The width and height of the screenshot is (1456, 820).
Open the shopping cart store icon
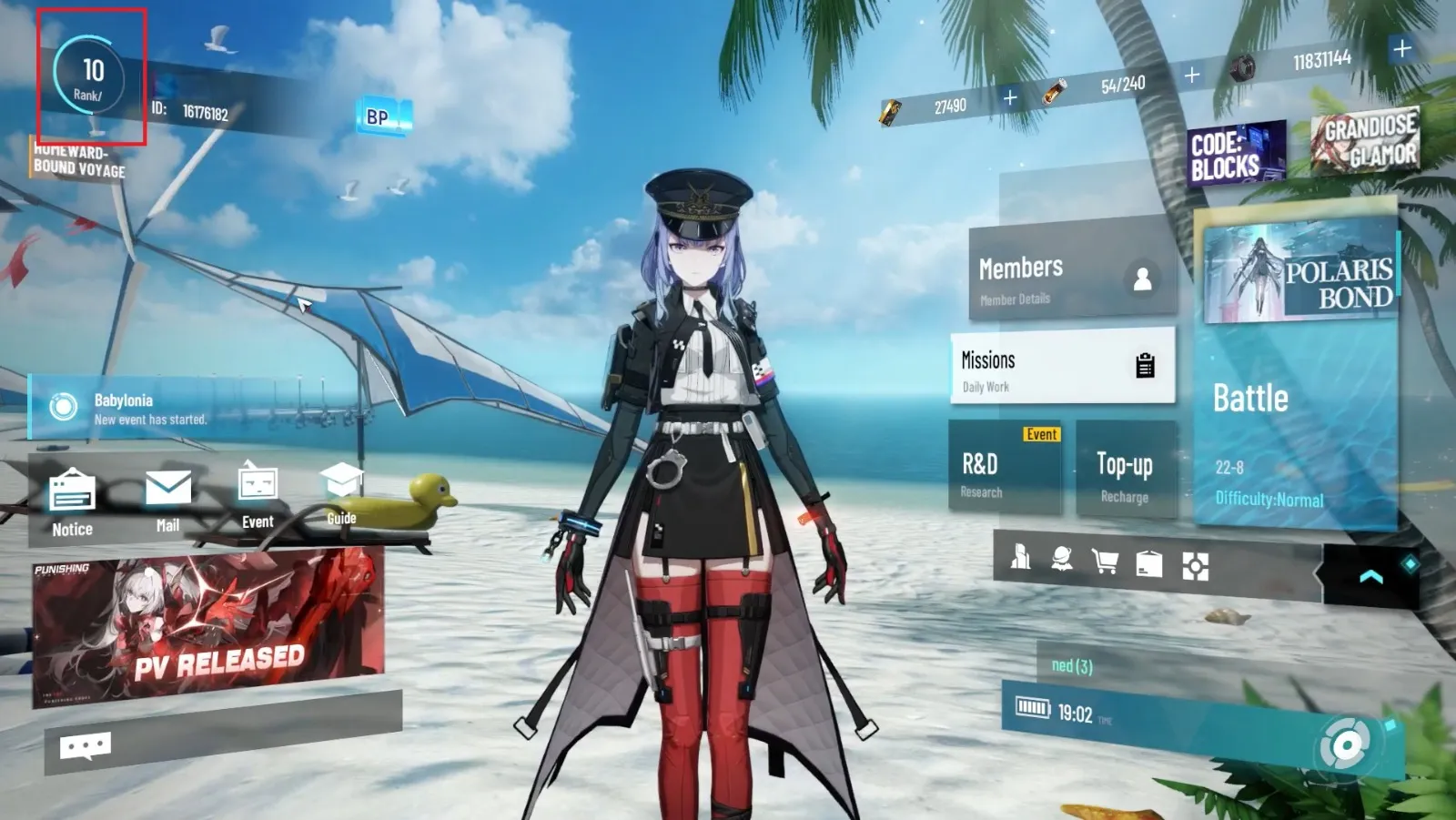click(1105, 562)
